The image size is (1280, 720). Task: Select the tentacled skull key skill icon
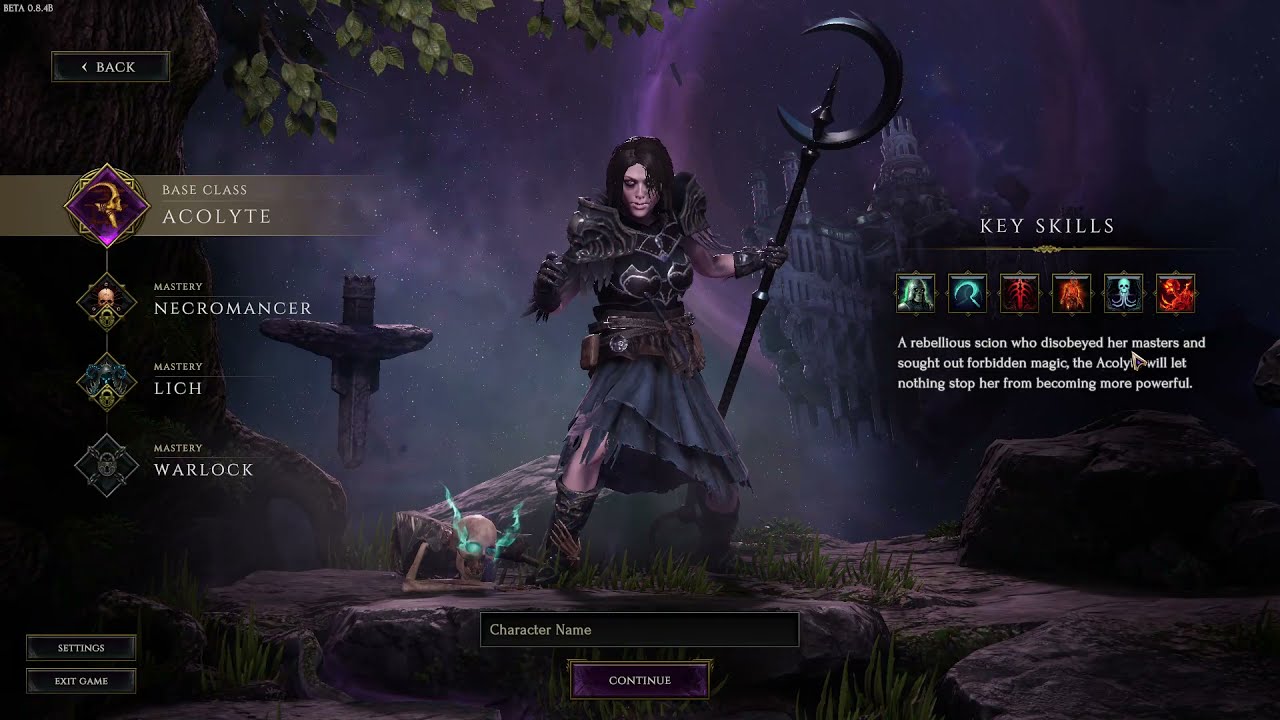coord(1123,292)
